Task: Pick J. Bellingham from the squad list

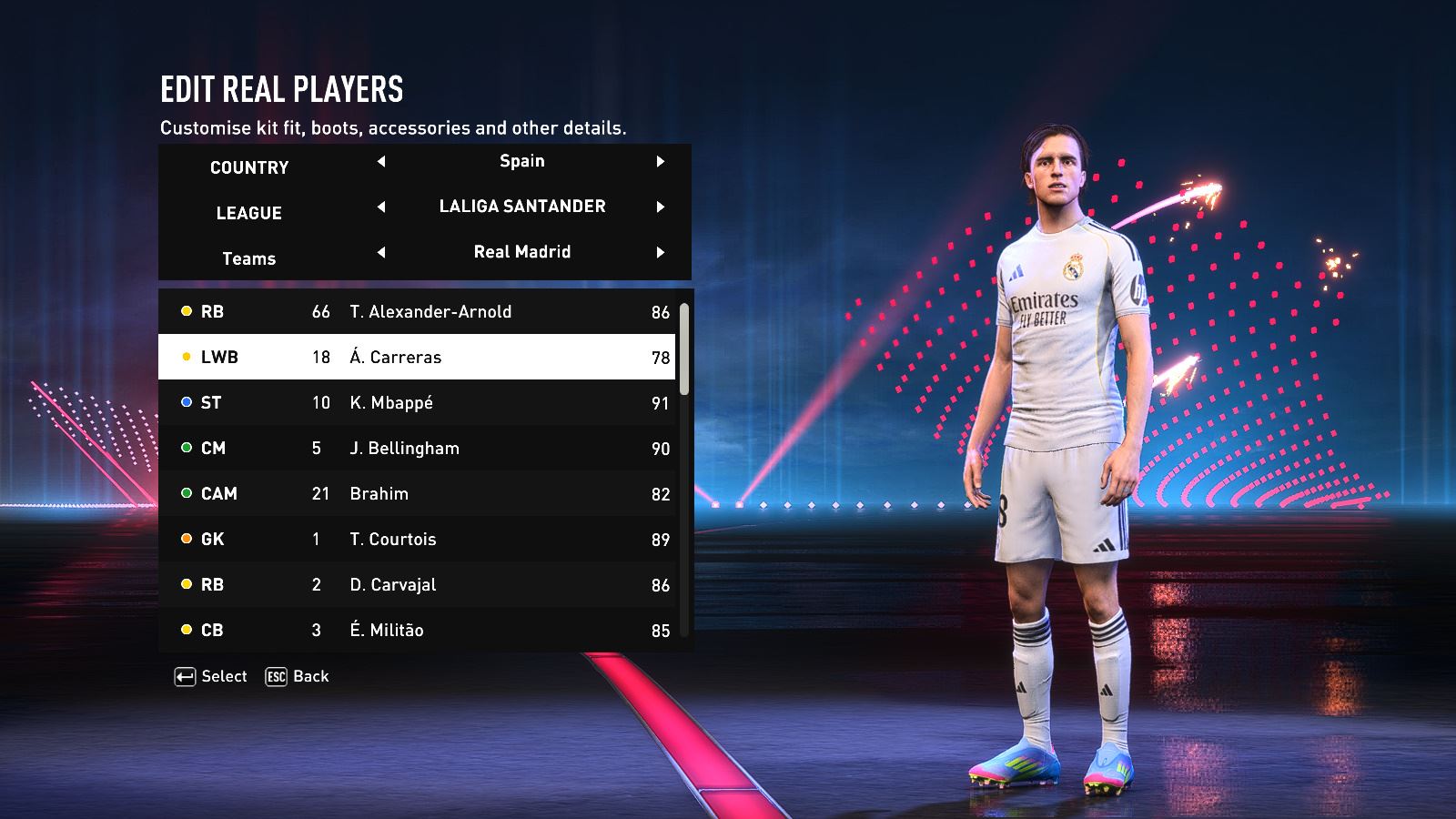Action: [419, 449]
